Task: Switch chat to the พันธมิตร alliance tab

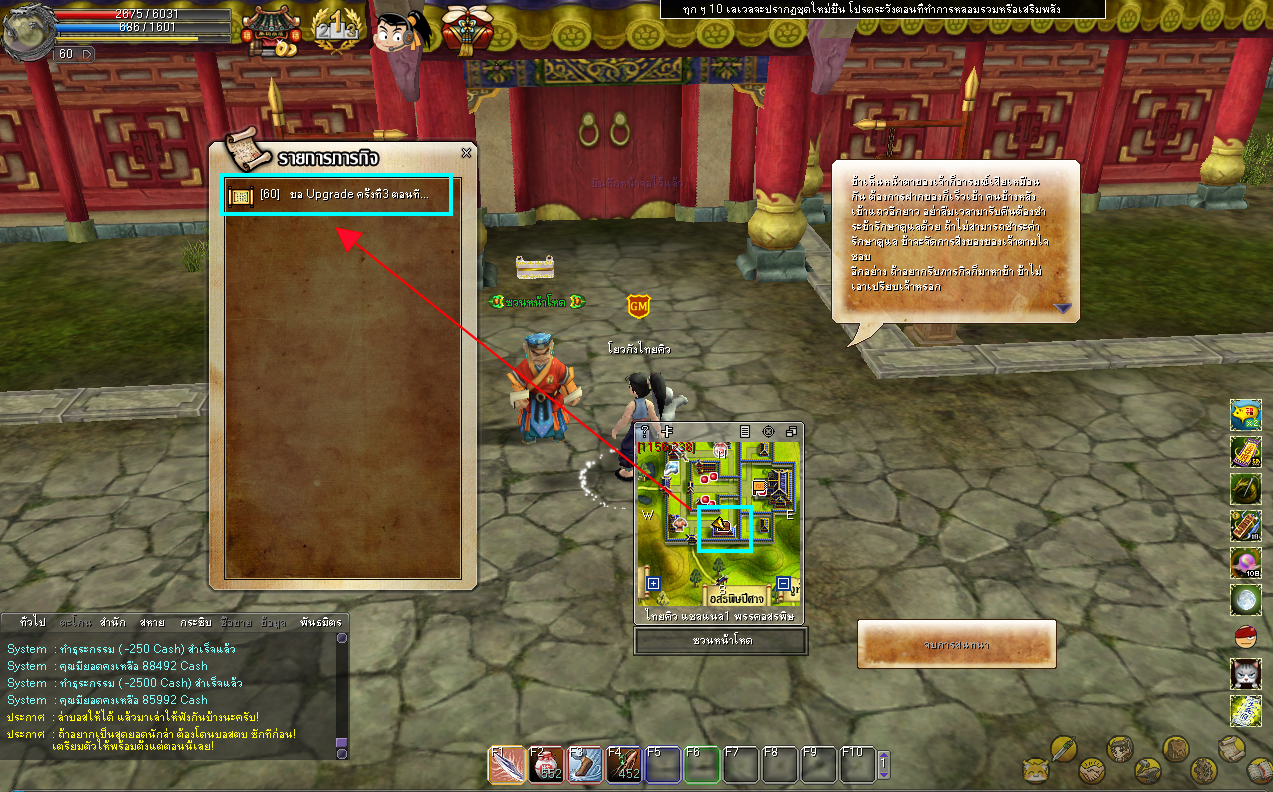Action: 320,622
